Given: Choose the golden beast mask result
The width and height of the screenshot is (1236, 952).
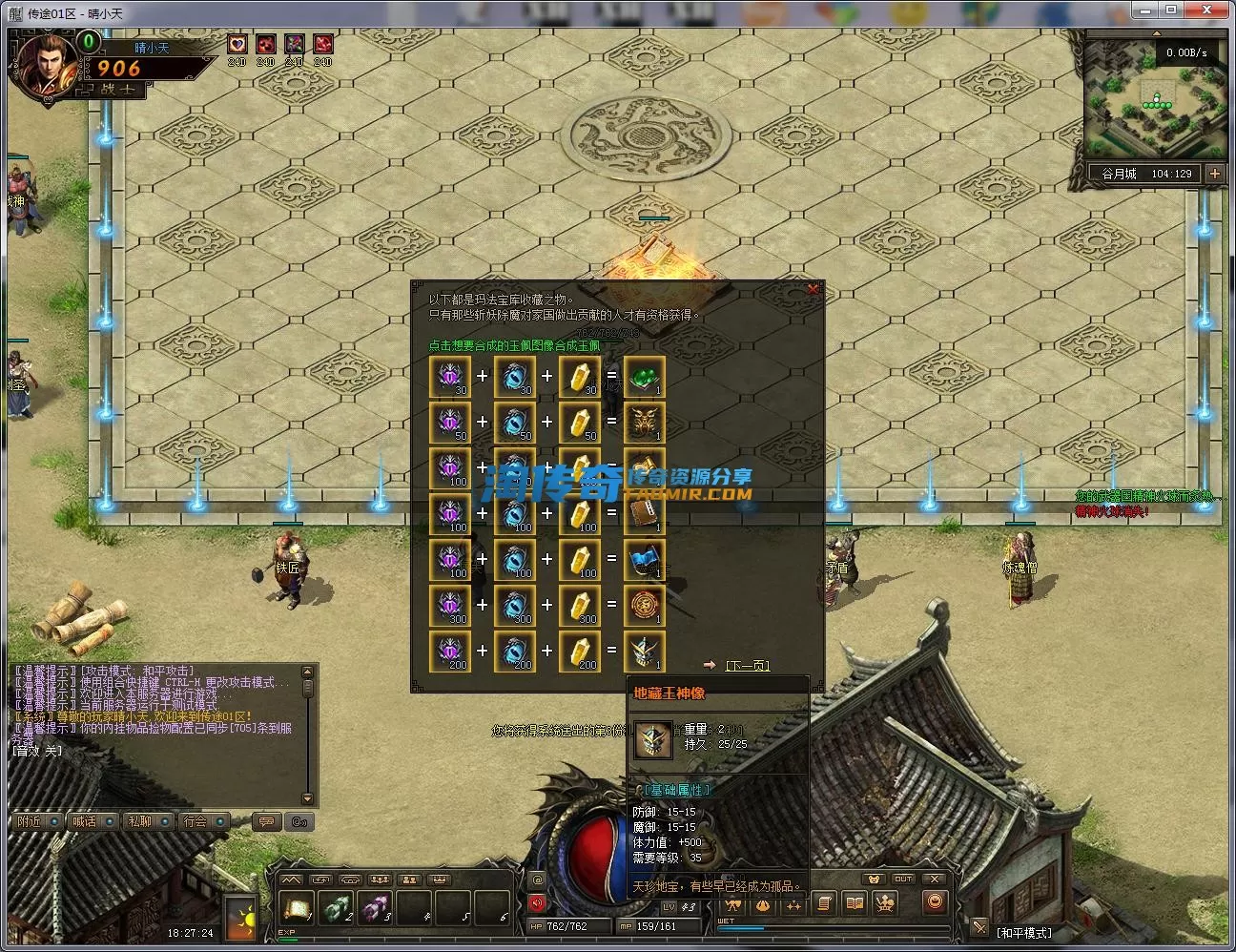Looking at the screenshot, I should [644, 422].
